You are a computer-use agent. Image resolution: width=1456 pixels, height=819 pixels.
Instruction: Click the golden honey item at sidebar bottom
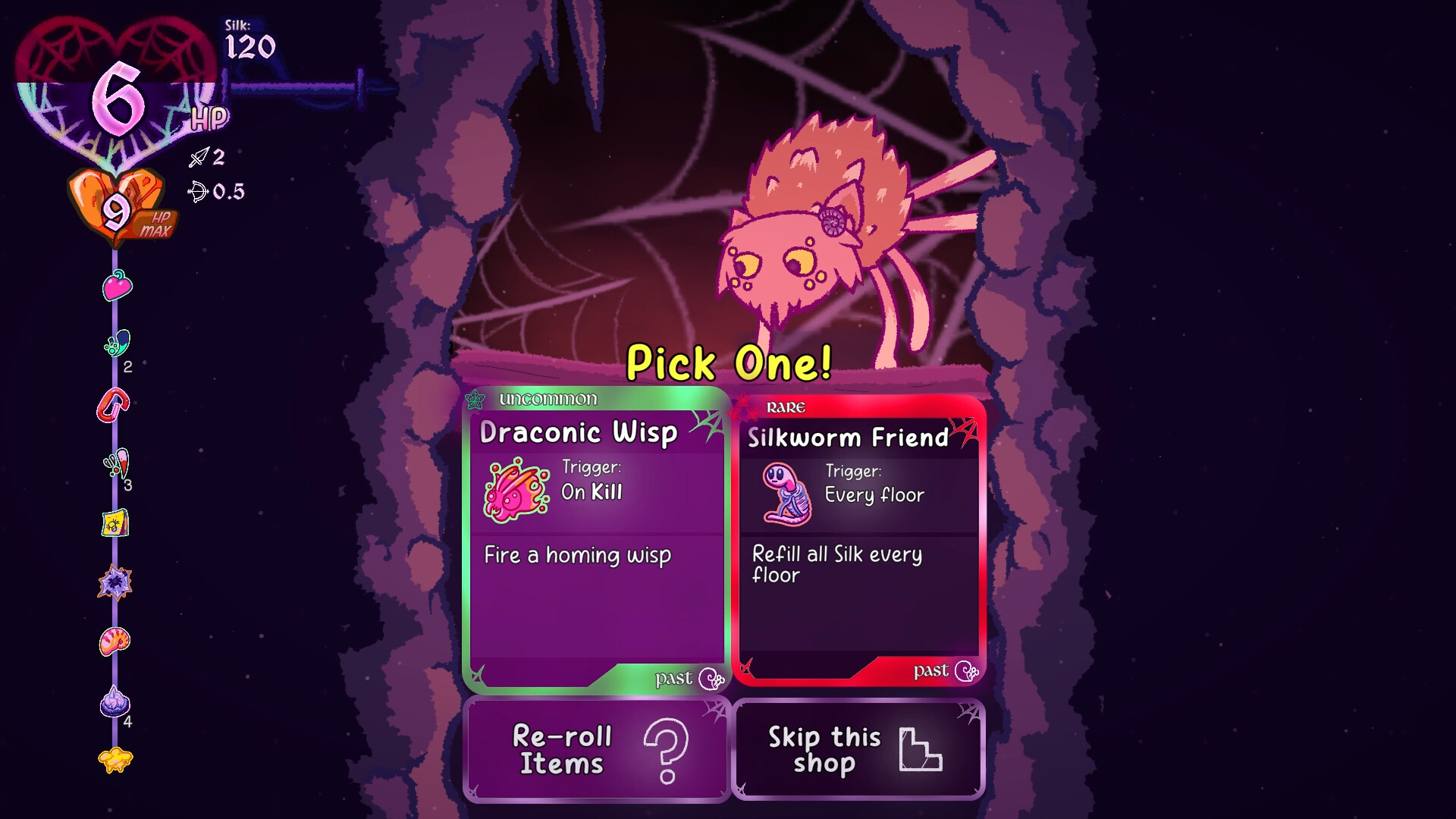[x=115, y=758]
